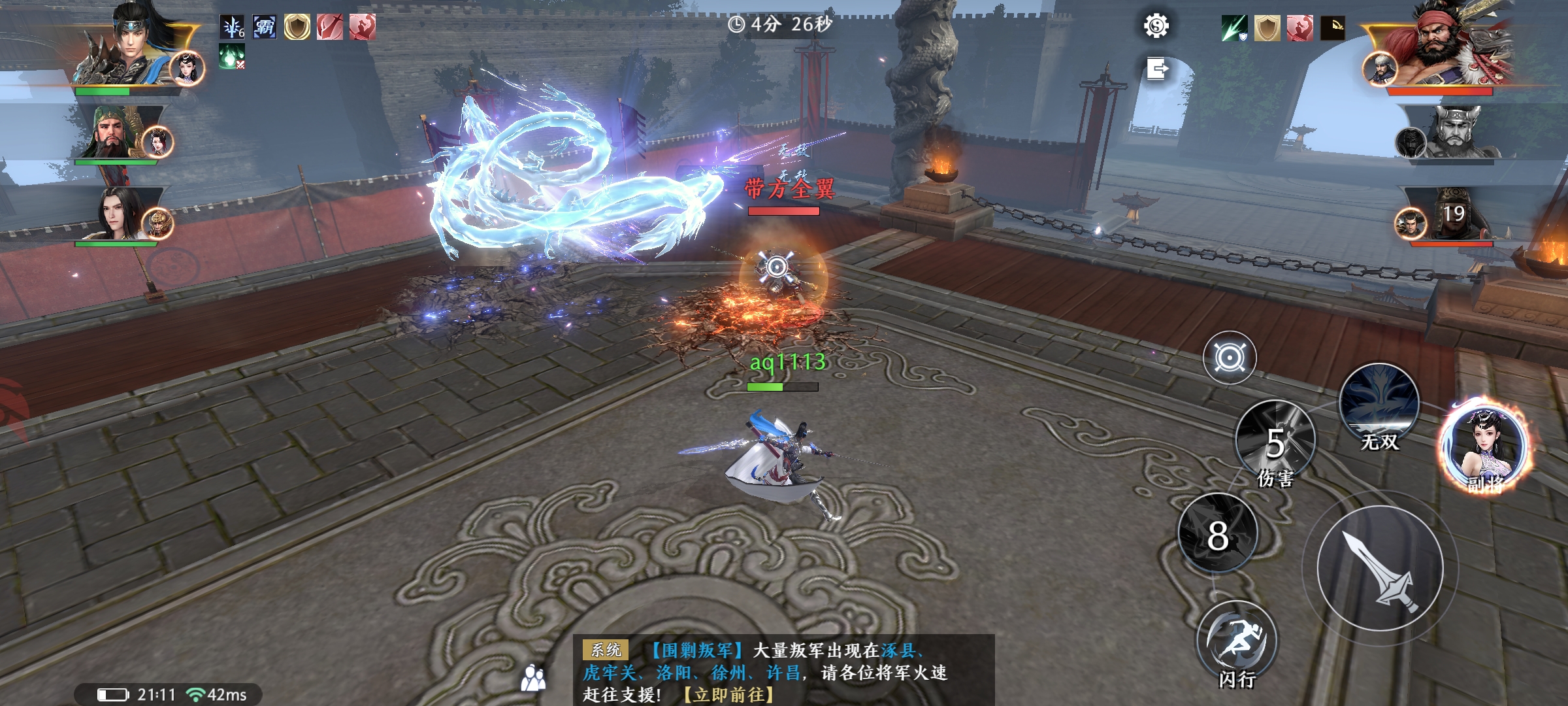This screenshot has height=706, width=1568.
Task: Use the skill showing cooldown 8
Action: tap(1218, 533)
